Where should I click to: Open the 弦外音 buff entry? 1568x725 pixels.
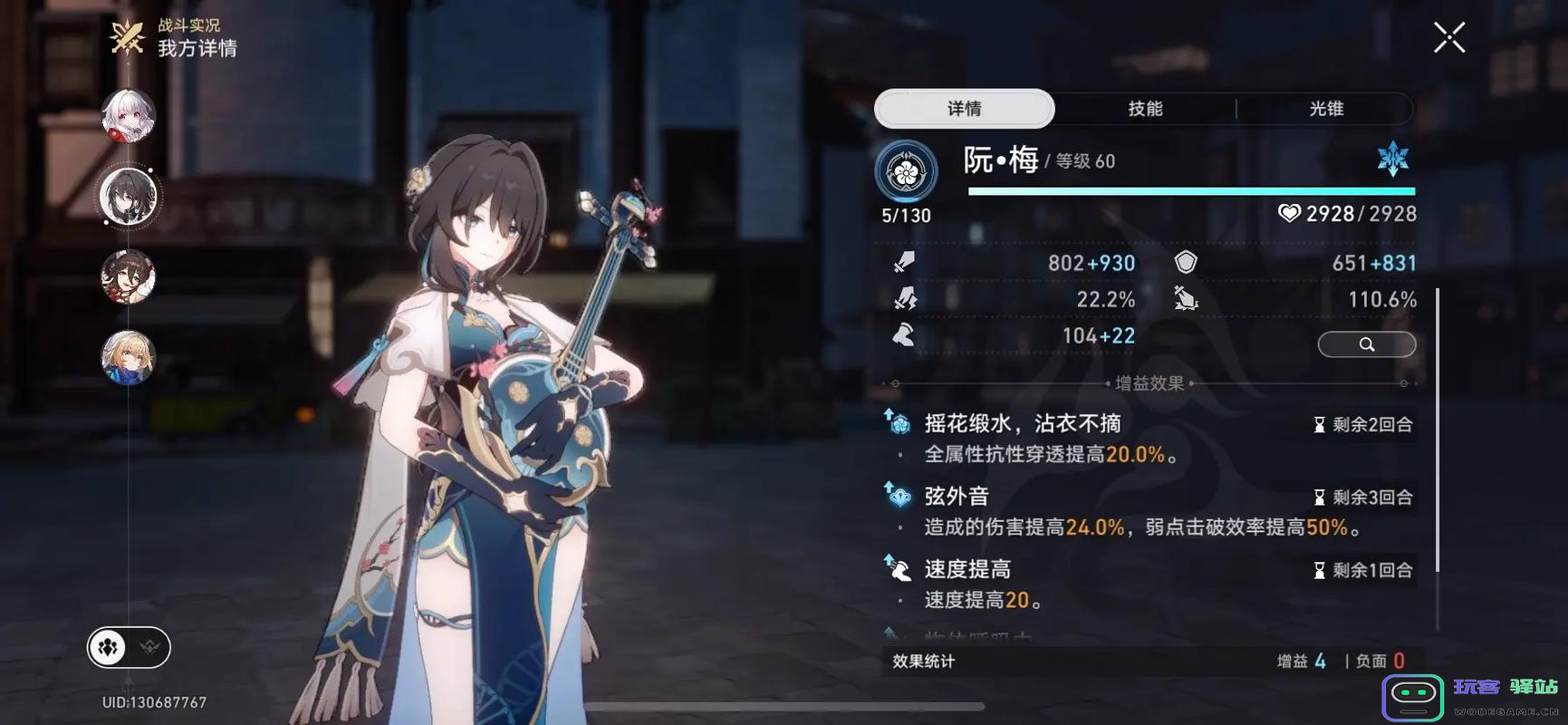pyautogui.click(x=957, y=497)
